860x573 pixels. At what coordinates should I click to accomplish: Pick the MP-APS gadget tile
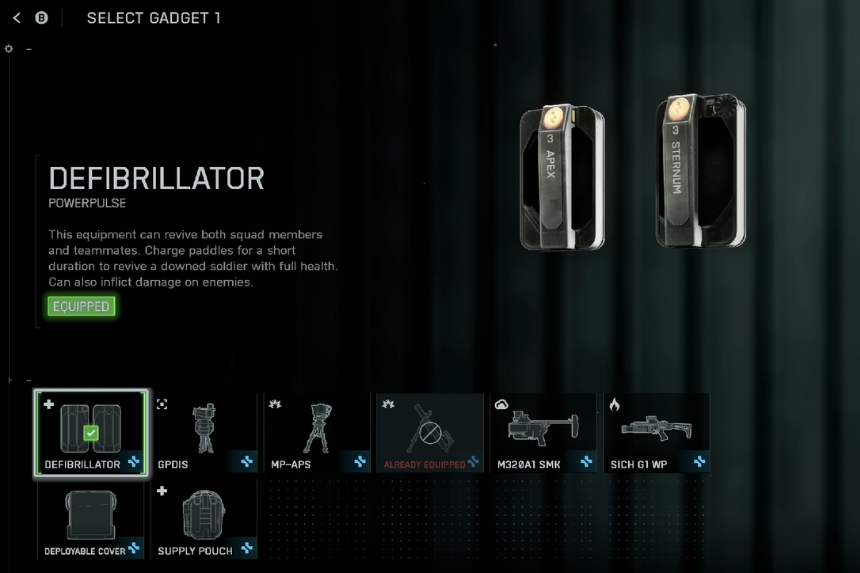point(317,433)
